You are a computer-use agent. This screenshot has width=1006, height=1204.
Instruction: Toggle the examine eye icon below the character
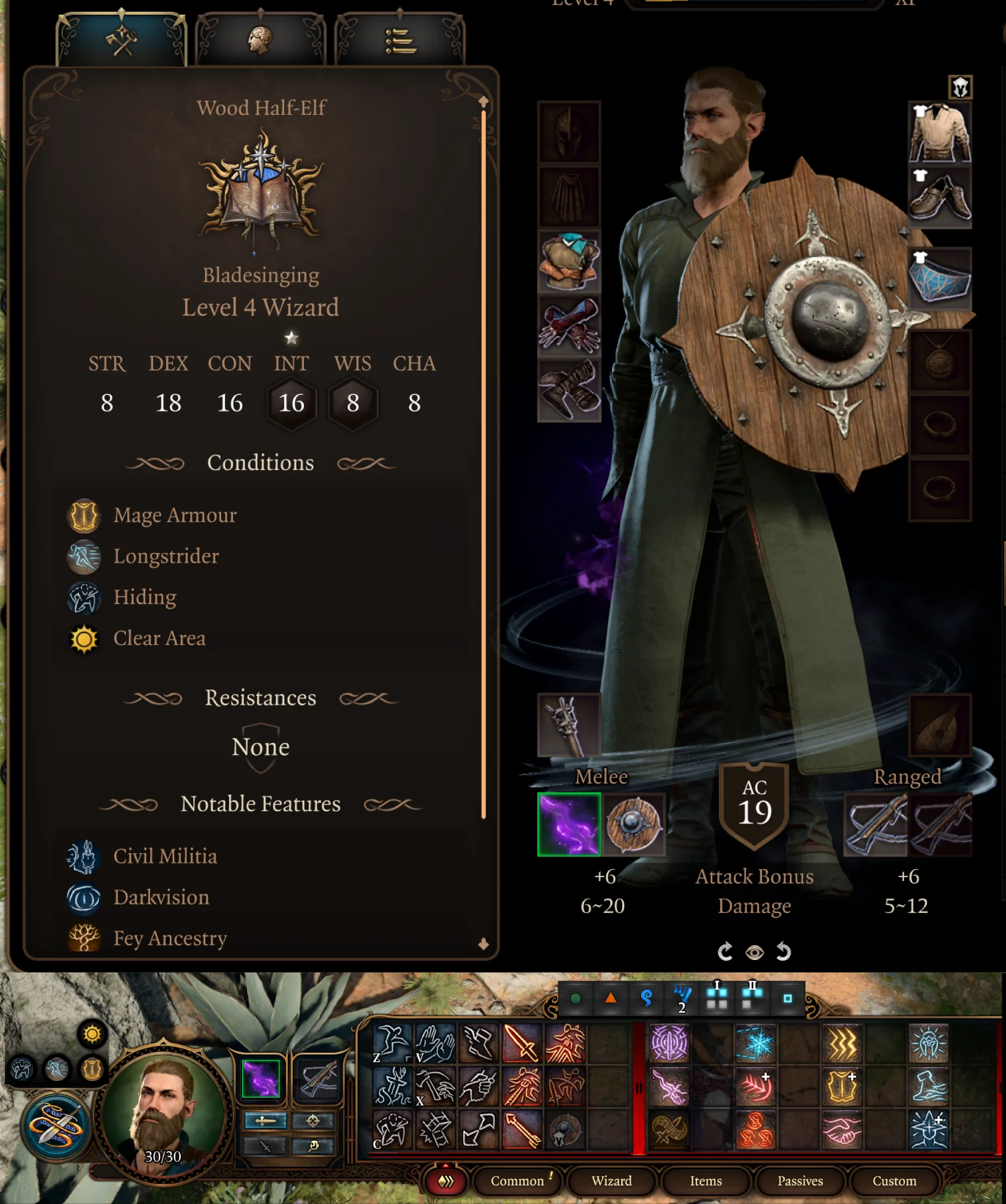[x=755, y=952]
